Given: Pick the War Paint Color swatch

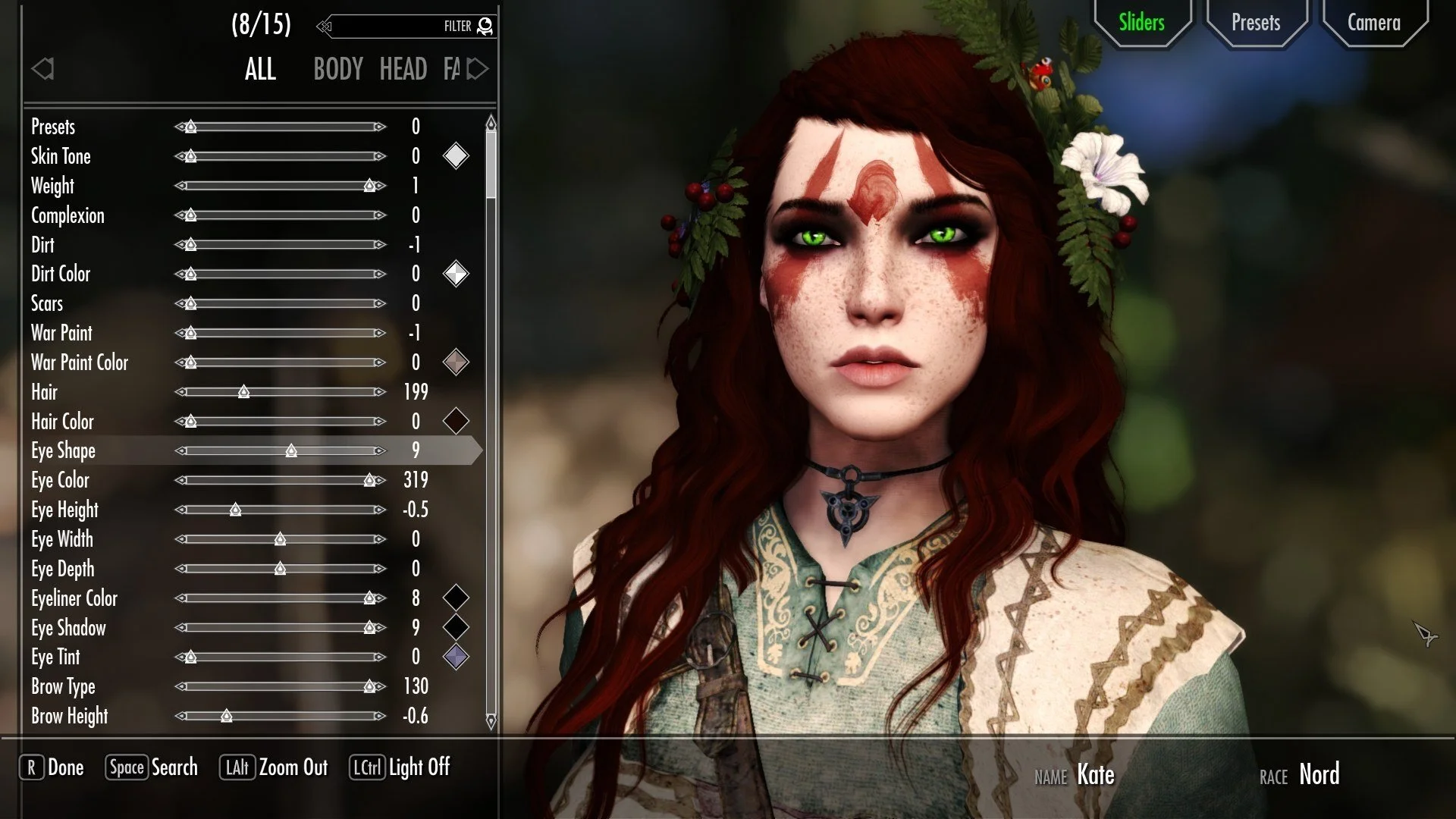Looking at the screenshot, I should (x=456, y=362).
